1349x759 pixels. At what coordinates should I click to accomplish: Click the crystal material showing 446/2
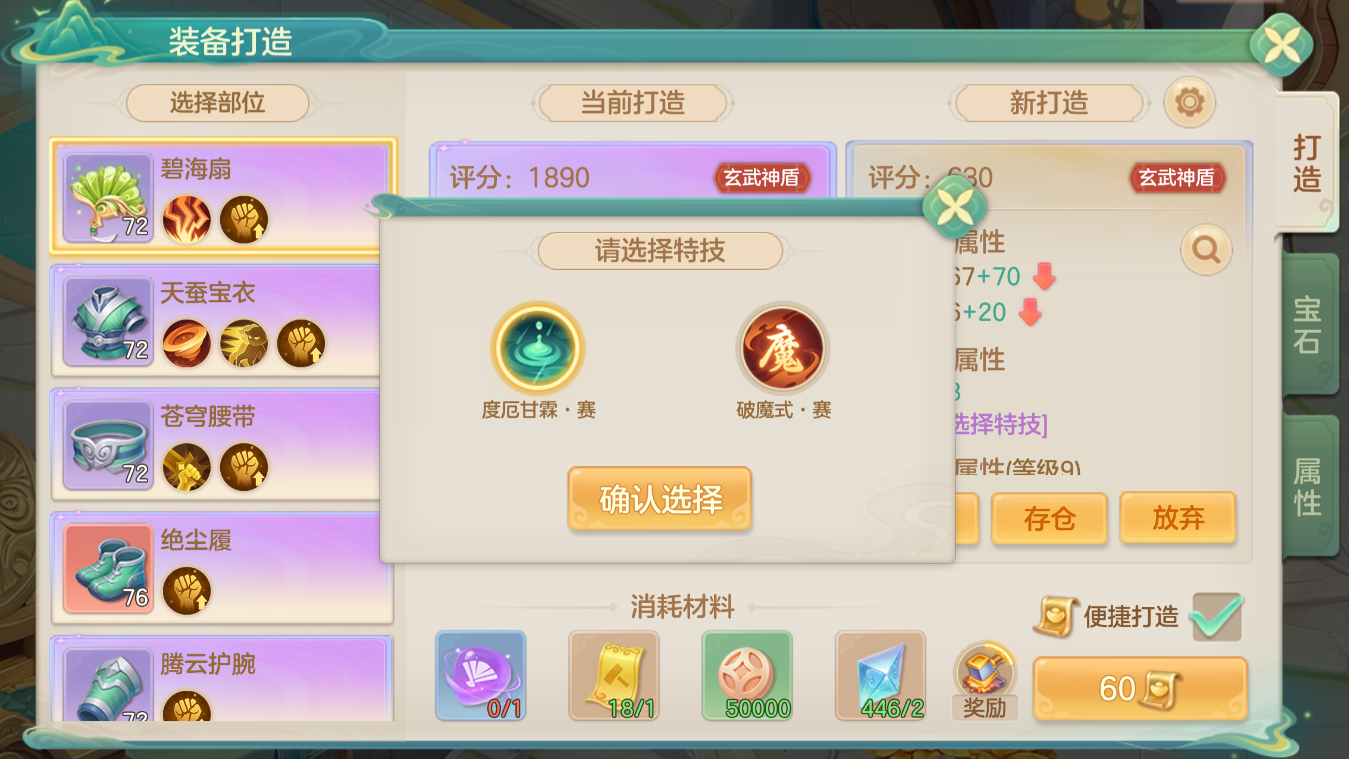880,676
